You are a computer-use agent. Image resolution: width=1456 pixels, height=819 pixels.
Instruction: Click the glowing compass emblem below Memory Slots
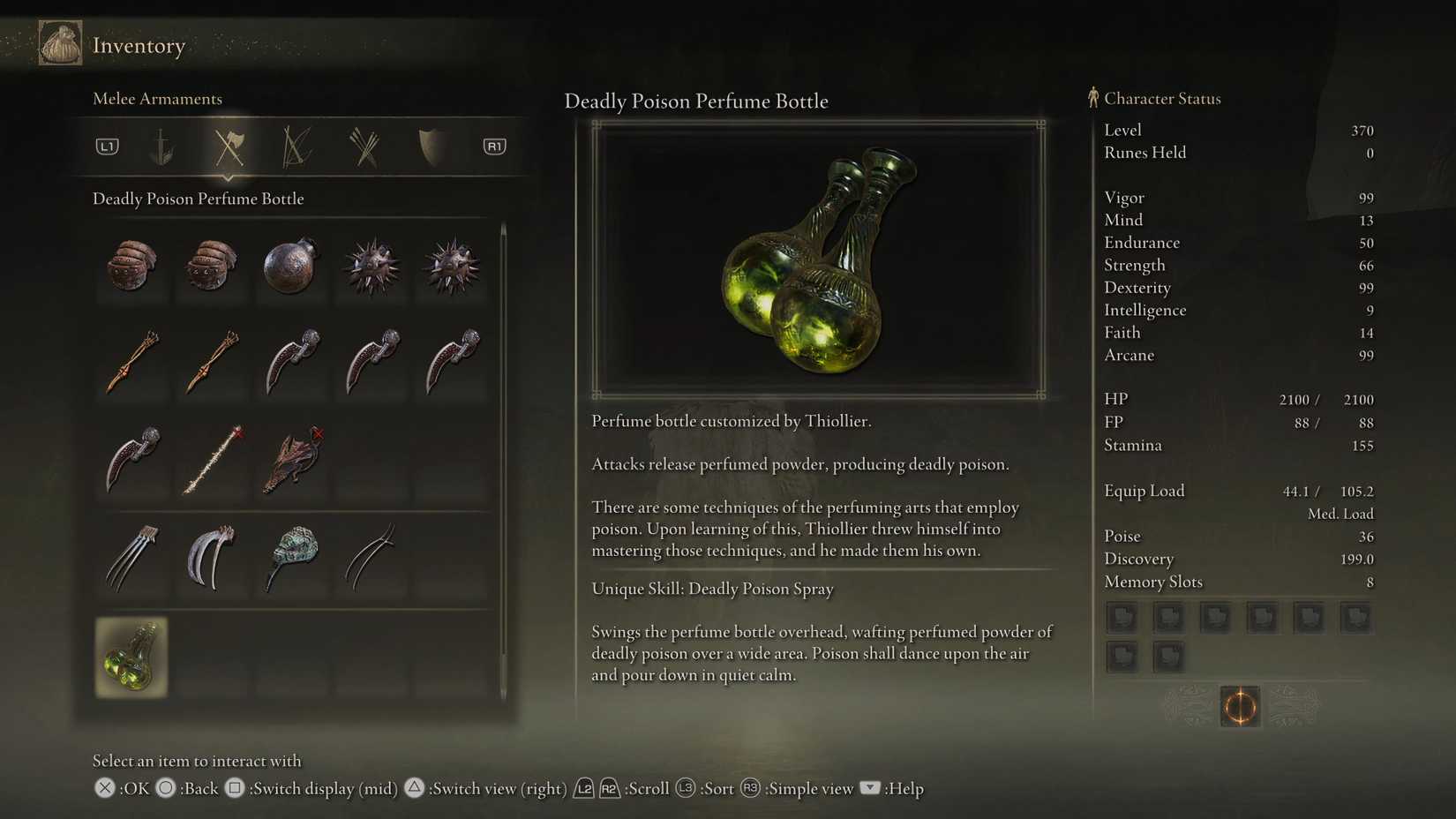coord(1240,707)
